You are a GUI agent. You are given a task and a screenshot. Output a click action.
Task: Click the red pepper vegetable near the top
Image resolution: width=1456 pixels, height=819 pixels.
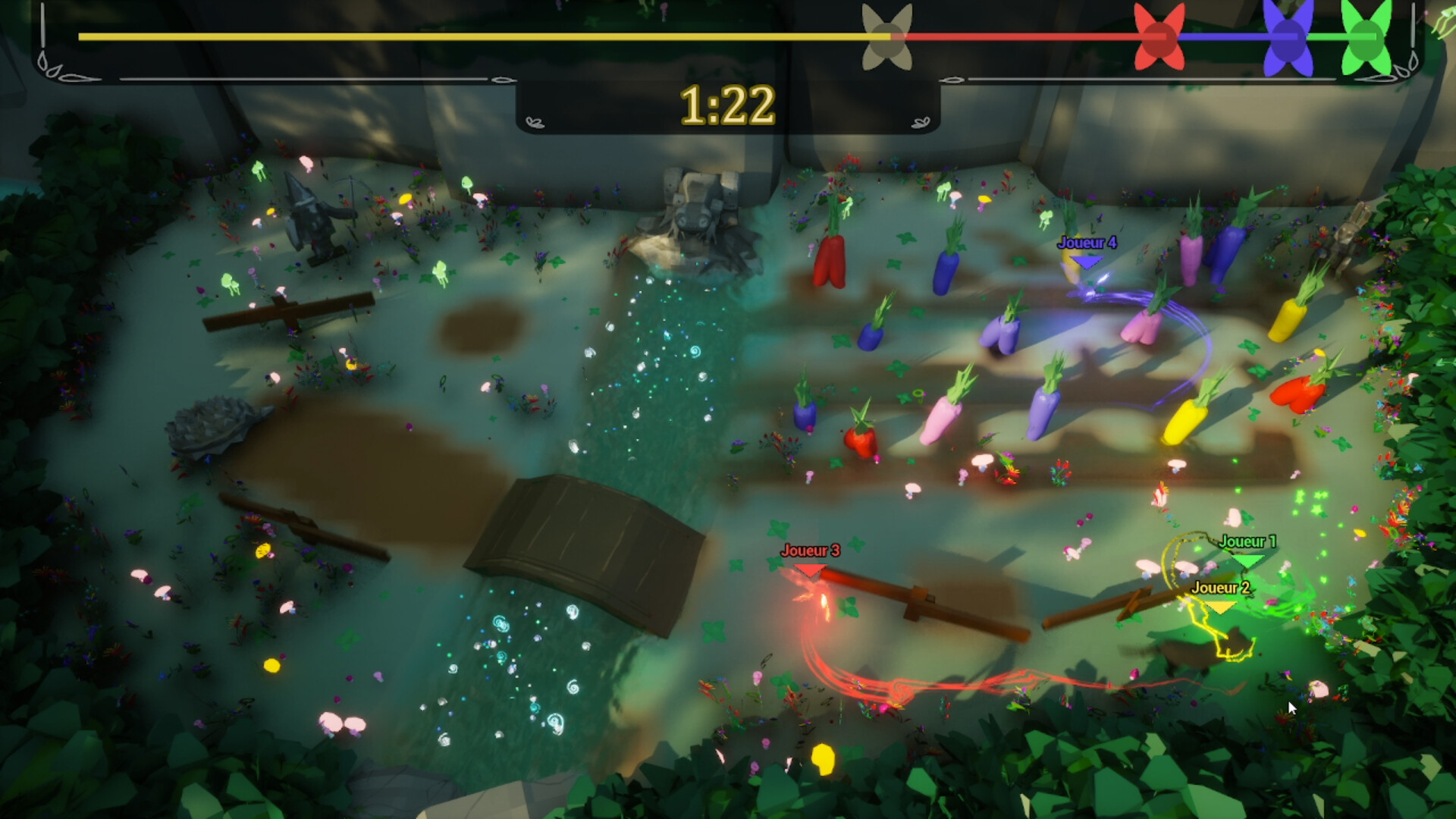[x=830, y=262]
